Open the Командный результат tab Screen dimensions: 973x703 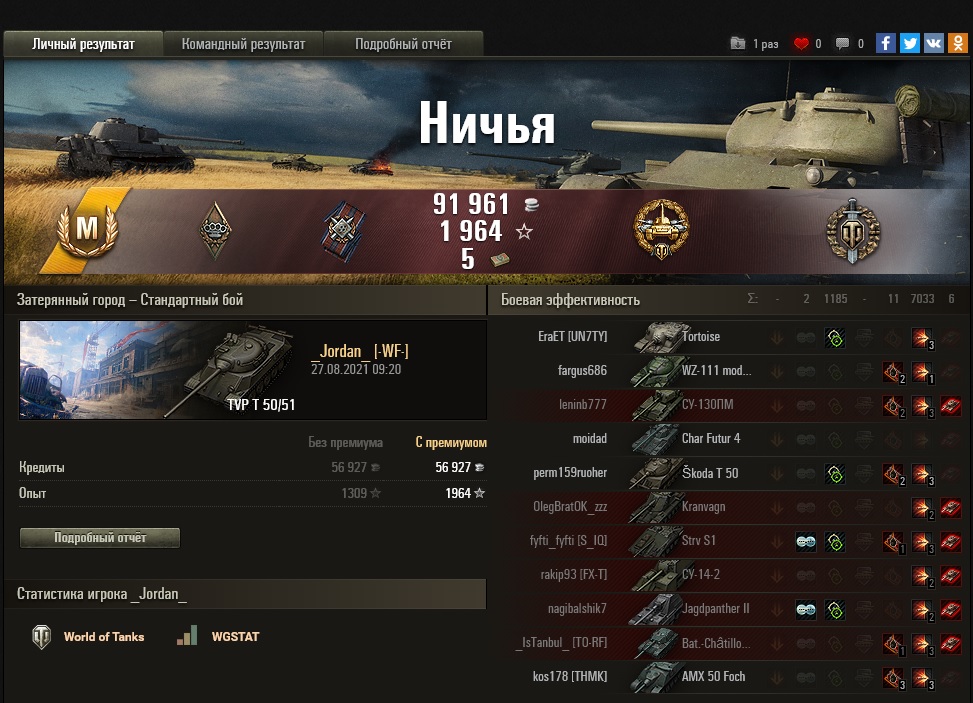pos(243,44)
